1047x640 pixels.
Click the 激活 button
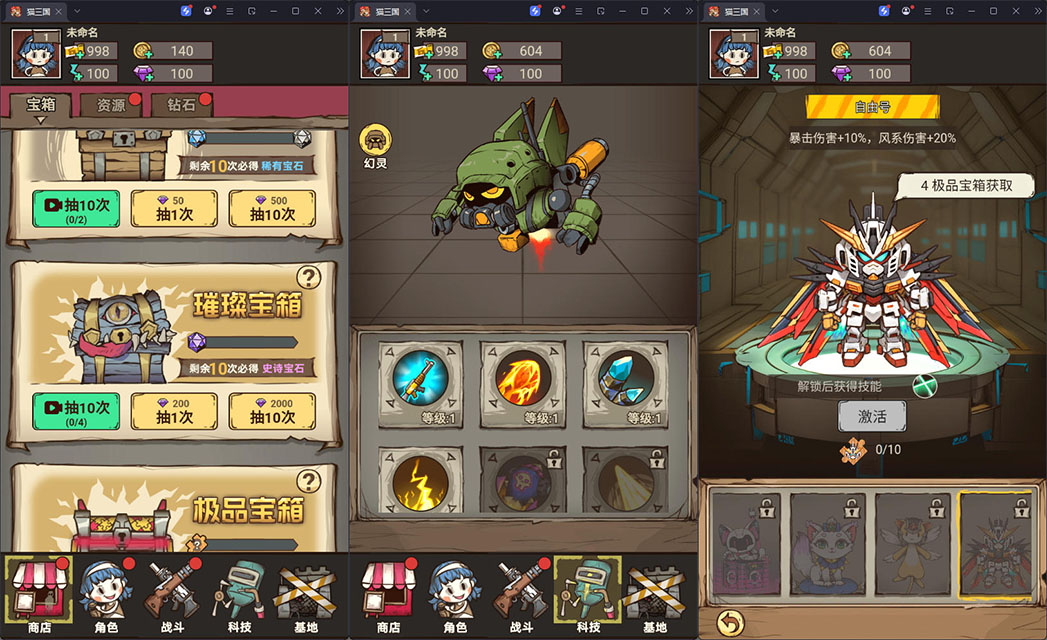(871, 416)
